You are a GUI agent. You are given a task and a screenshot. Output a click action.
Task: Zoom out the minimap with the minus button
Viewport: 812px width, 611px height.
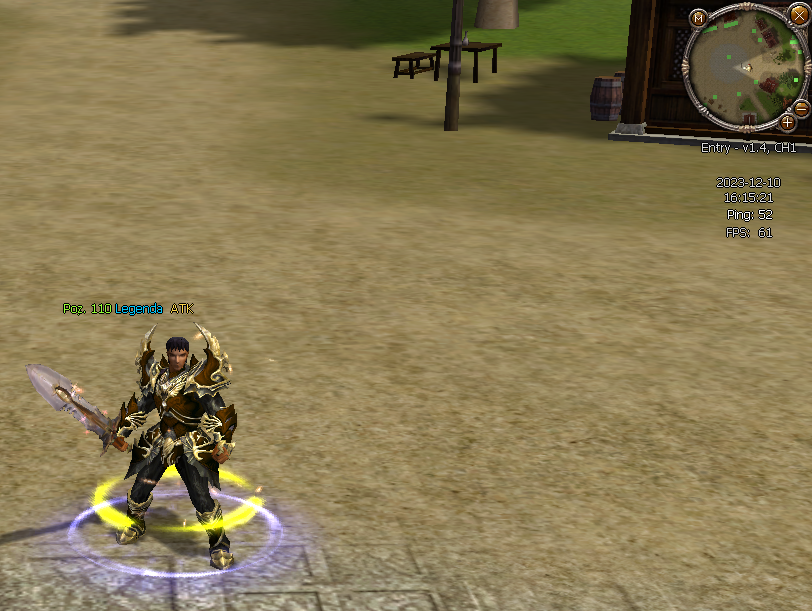point(800,109)
